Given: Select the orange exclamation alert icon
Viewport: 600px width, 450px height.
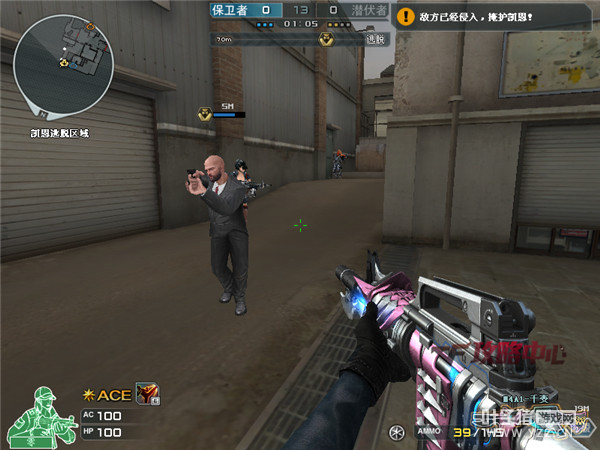Looking at the screenshot, I should 404,17.
